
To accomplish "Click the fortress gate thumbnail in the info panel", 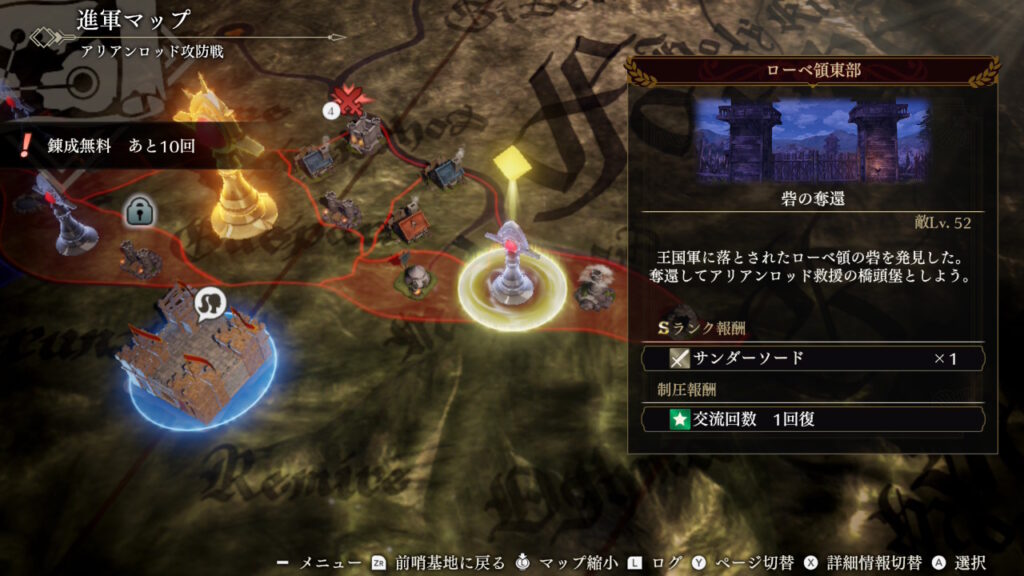I will 812,139.
